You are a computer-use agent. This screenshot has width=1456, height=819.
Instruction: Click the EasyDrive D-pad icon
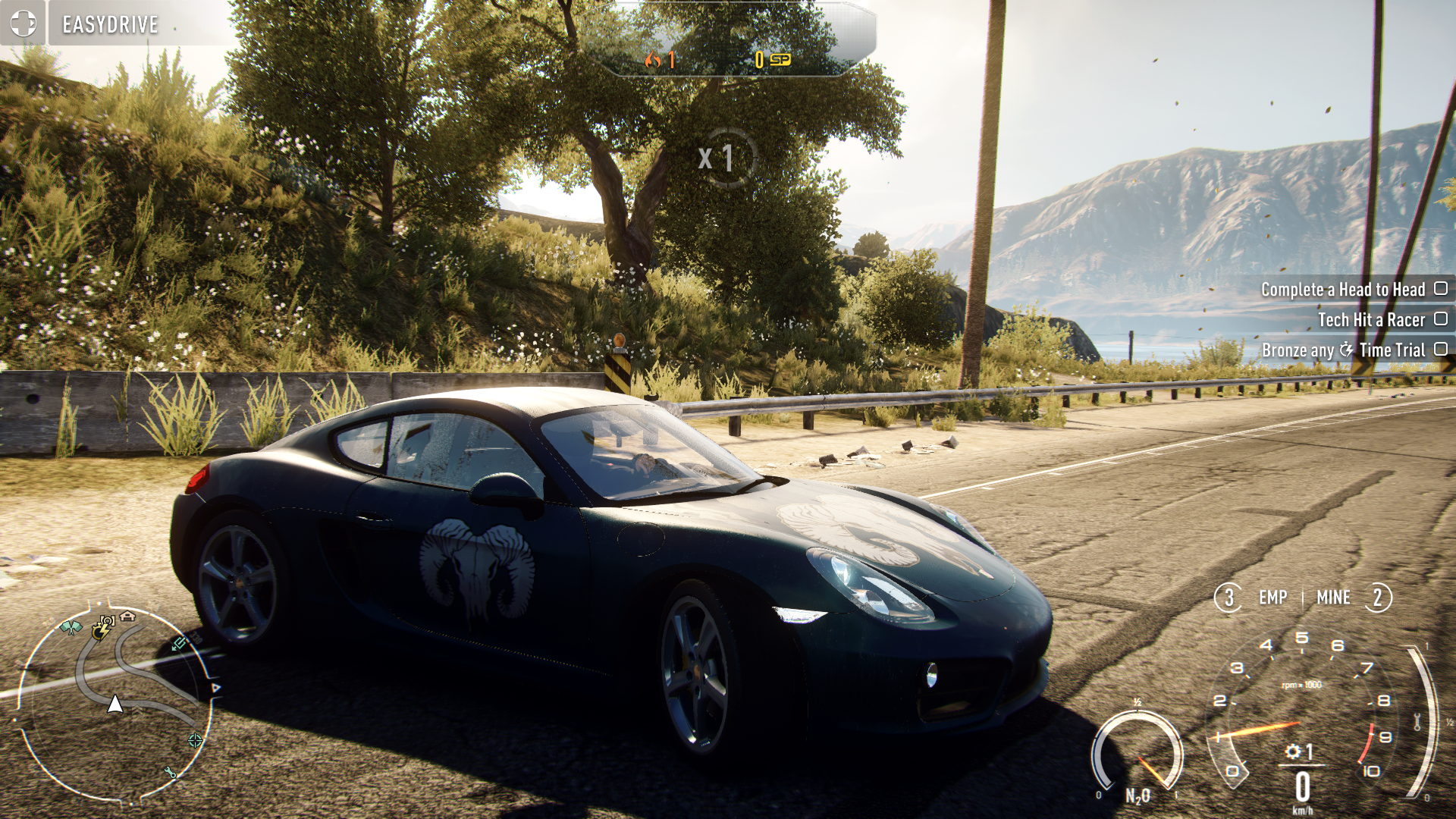[23, 24]
